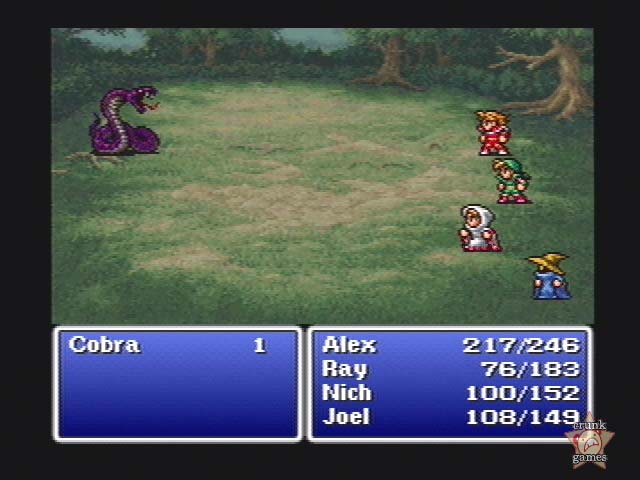The height and width of the screenshot is (480, 640).
Task: Select the Cobra enemy entry
Action: click(105, 346)
